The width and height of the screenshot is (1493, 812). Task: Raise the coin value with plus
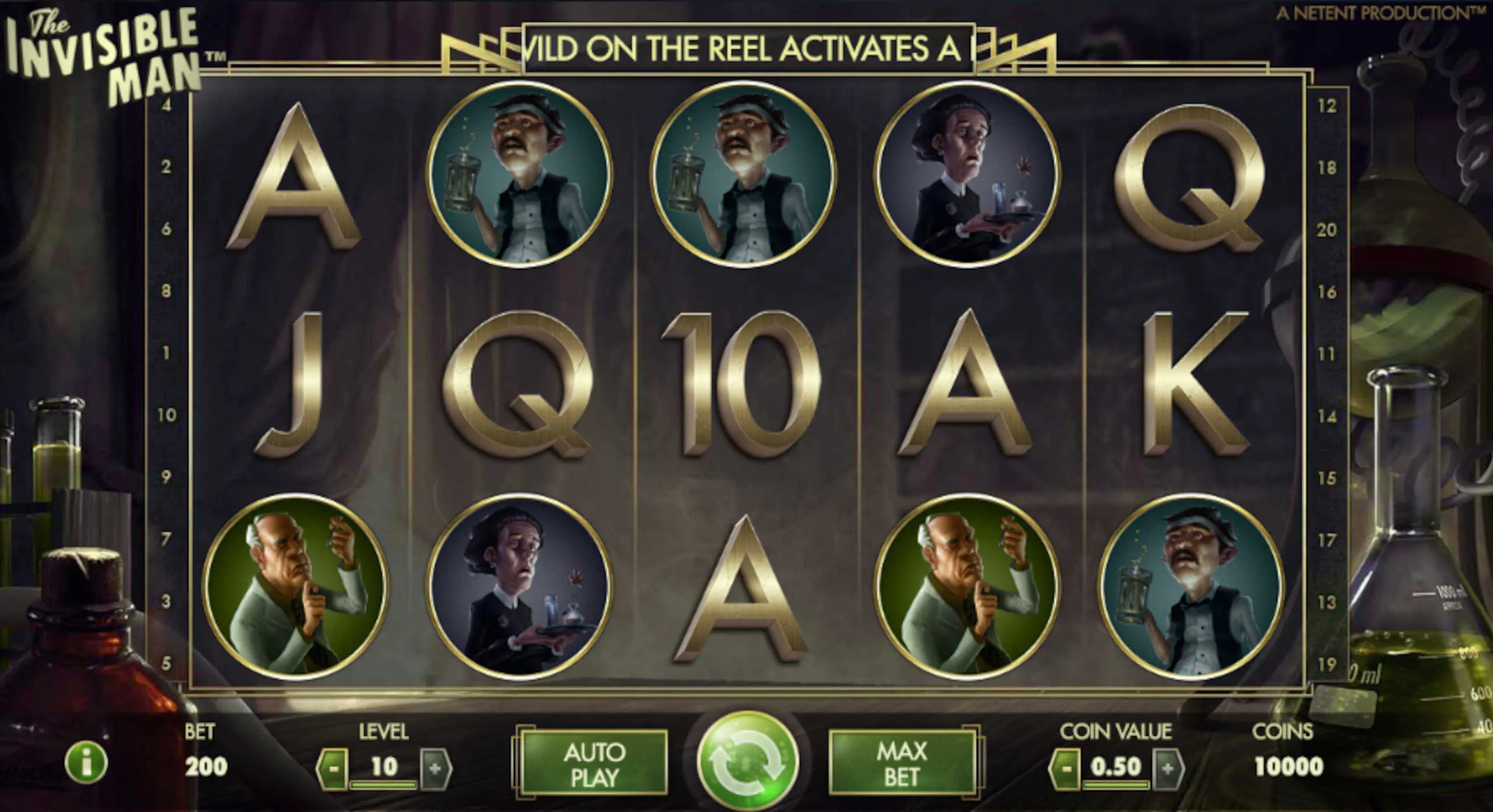tap(1168, 768)
